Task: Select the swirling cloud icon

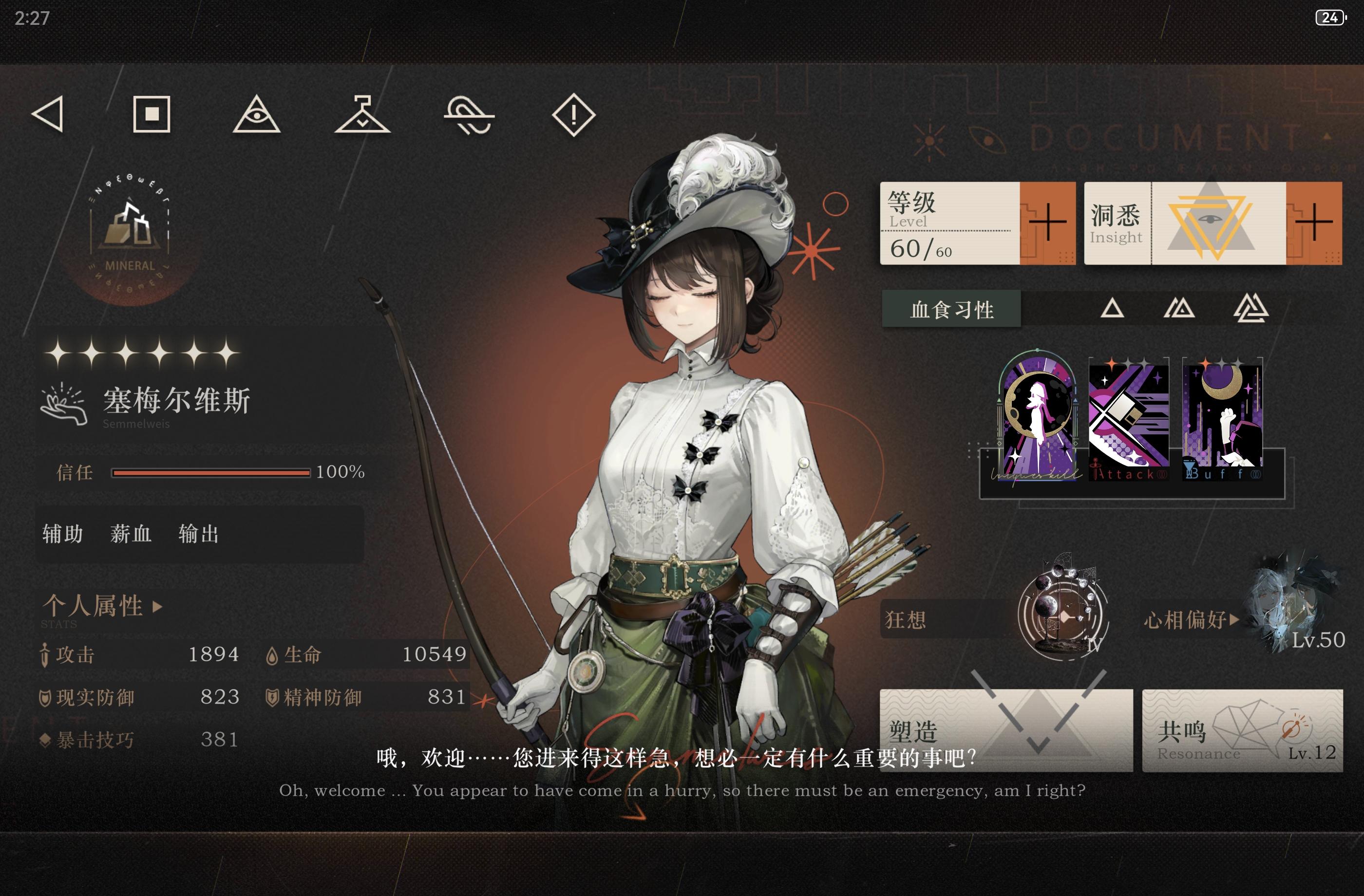Action: click(469, 114)
